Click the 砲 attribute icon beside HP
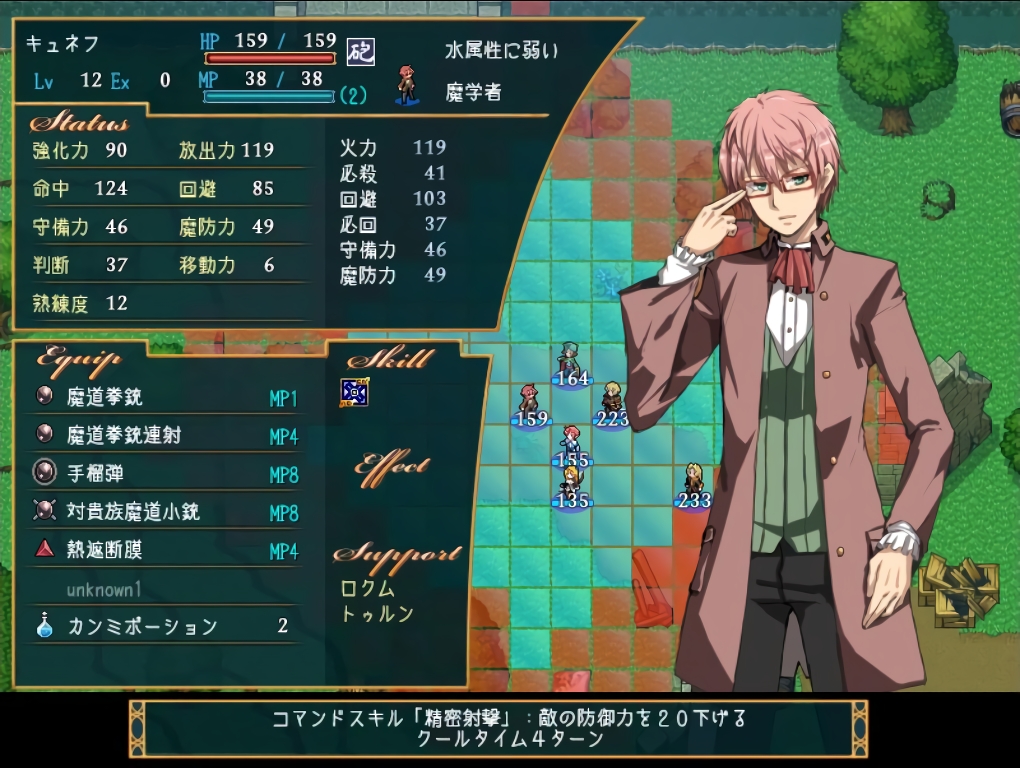Image resolution: width=1020 pixels, height=768 pixels. 360,52
